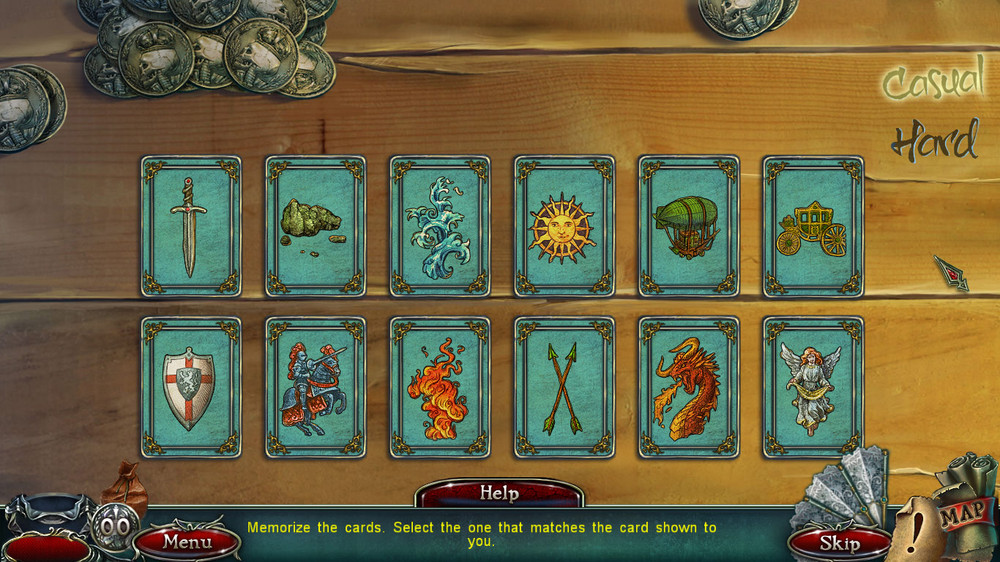Pick the fire flame card
Viewport: 1000px width, 562px height.
[440, 387]
